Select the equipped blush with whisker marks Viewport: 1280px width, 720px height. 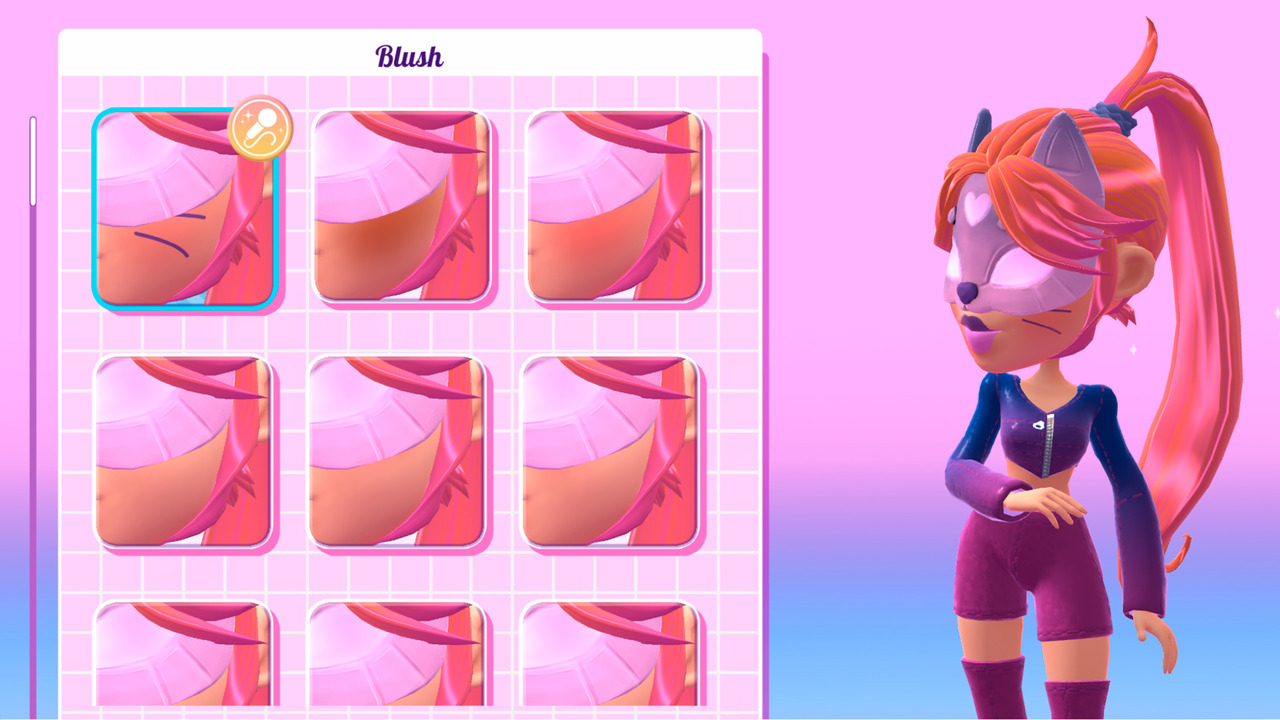tap(186, 210)
